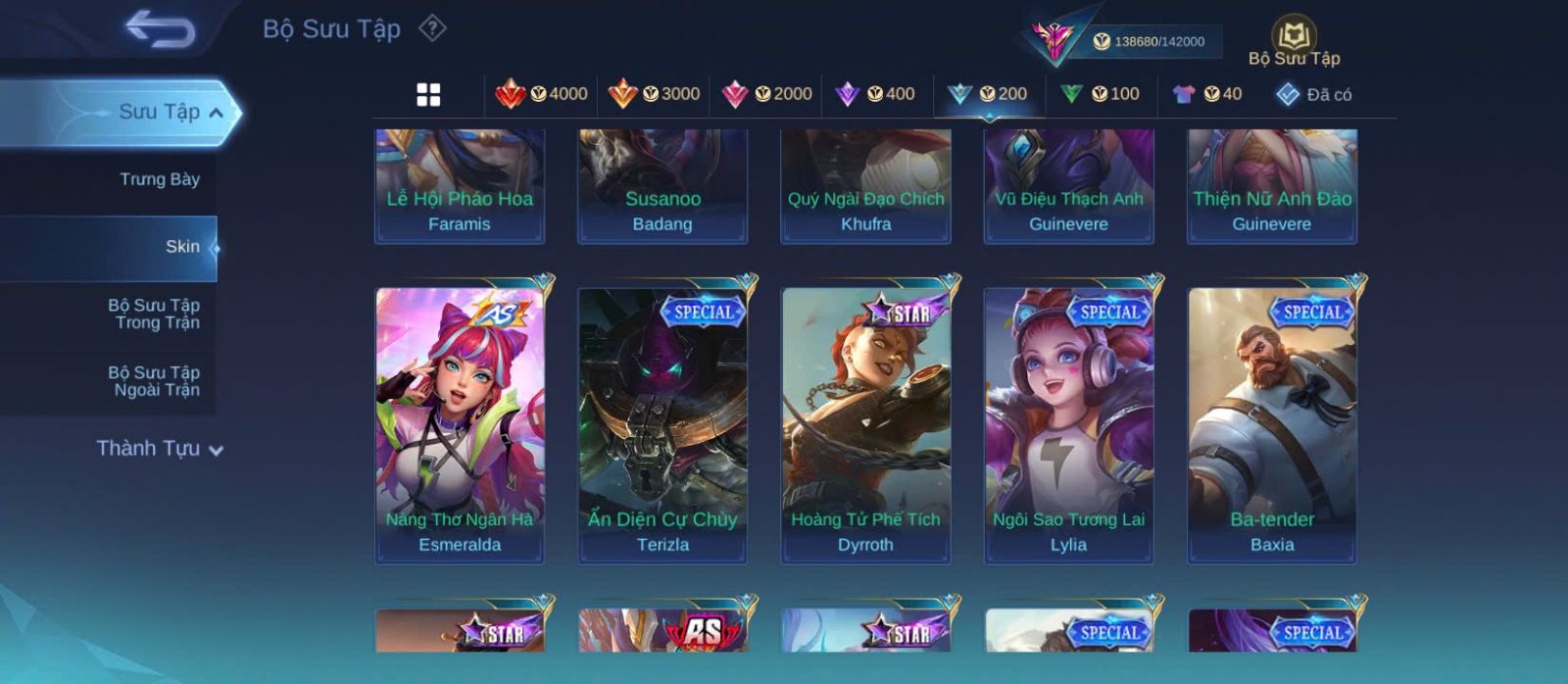Switch to the 100 points tier tab
Viewport: 1568px width, 684px height.
[x=1101, y=94]
